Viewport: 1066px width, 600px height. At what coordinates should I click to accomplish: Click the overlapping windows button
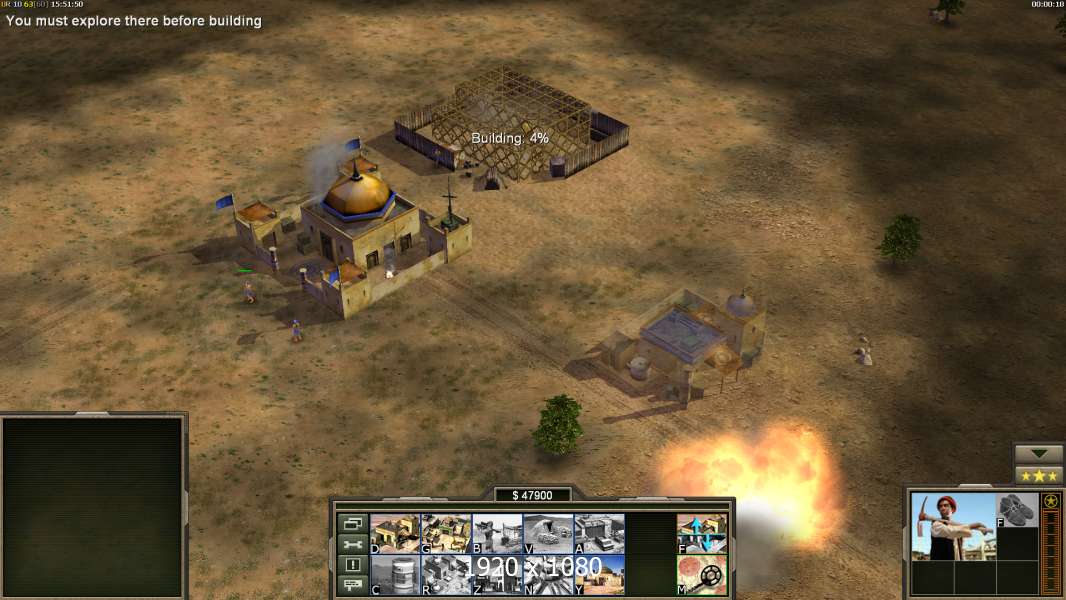(352, 523)
